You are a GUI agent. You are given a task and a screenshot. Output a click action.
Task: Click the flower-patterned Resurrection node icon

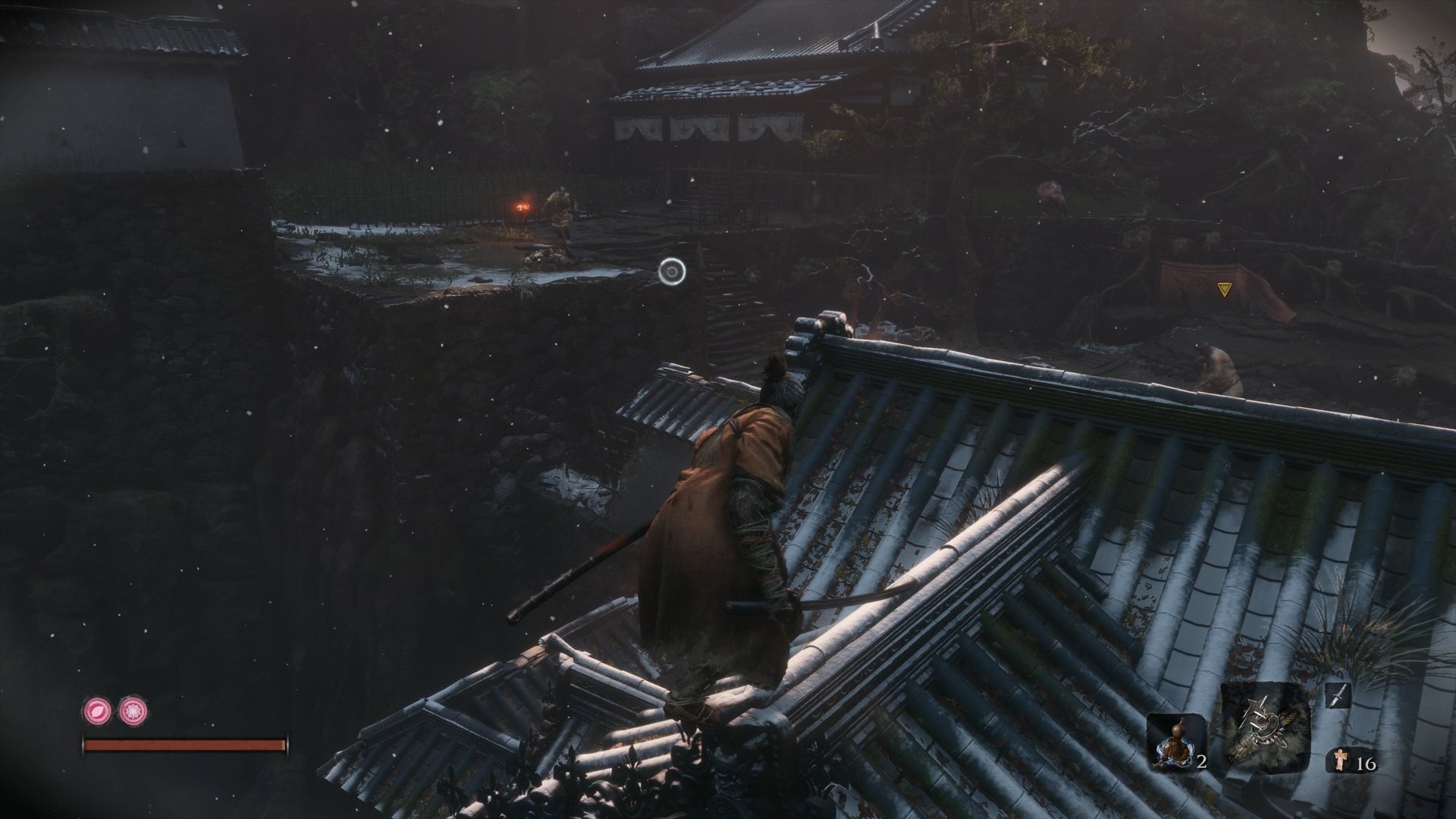click(133, 711)
